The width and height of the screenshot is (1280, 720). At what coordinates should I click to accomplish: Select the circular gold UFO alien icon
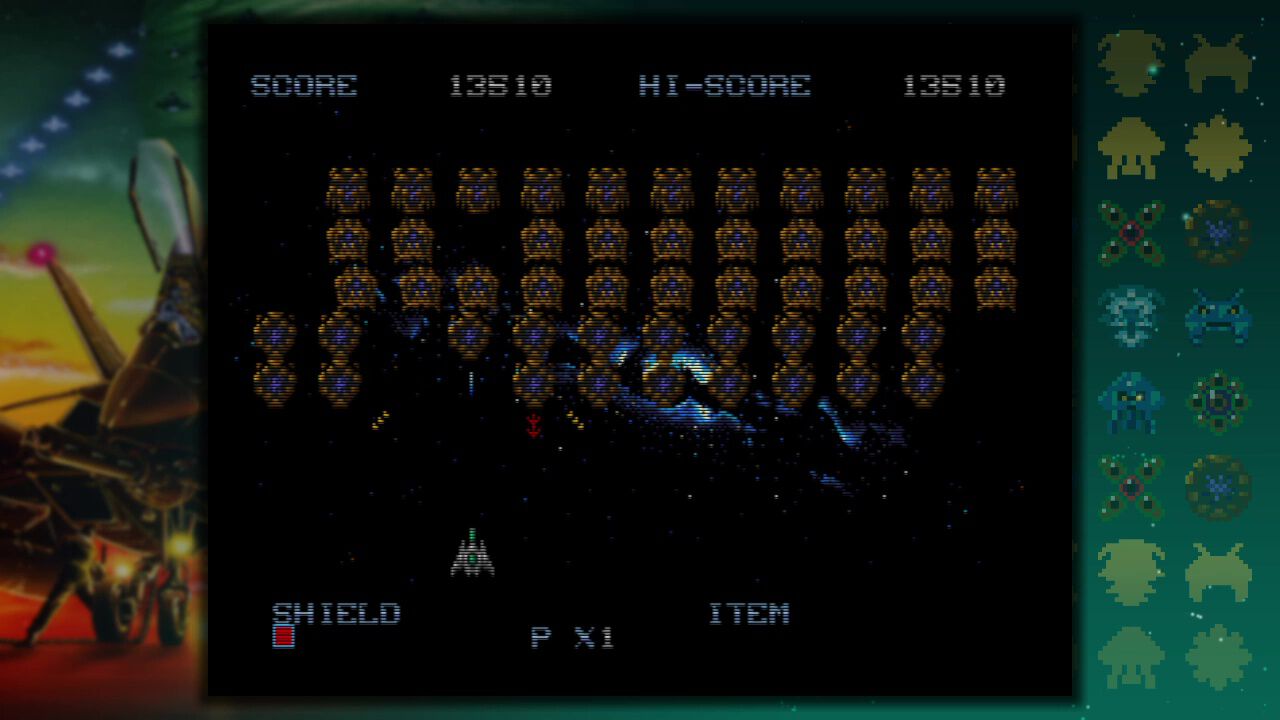[1219, 232]
